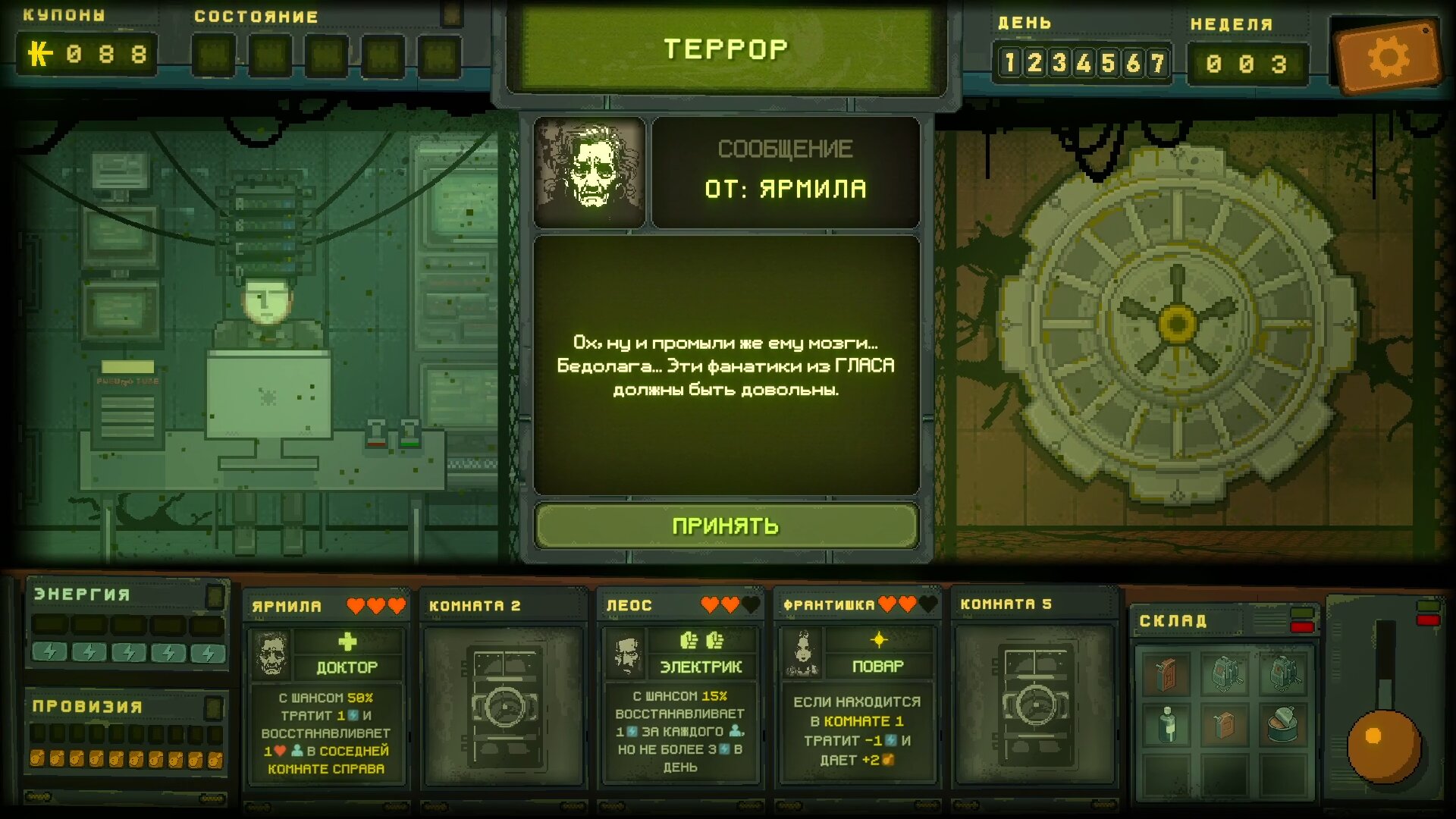The image size is (1456, 819).
Task: Select the open tin can in storage
Action: click(x=1282, y=724)
